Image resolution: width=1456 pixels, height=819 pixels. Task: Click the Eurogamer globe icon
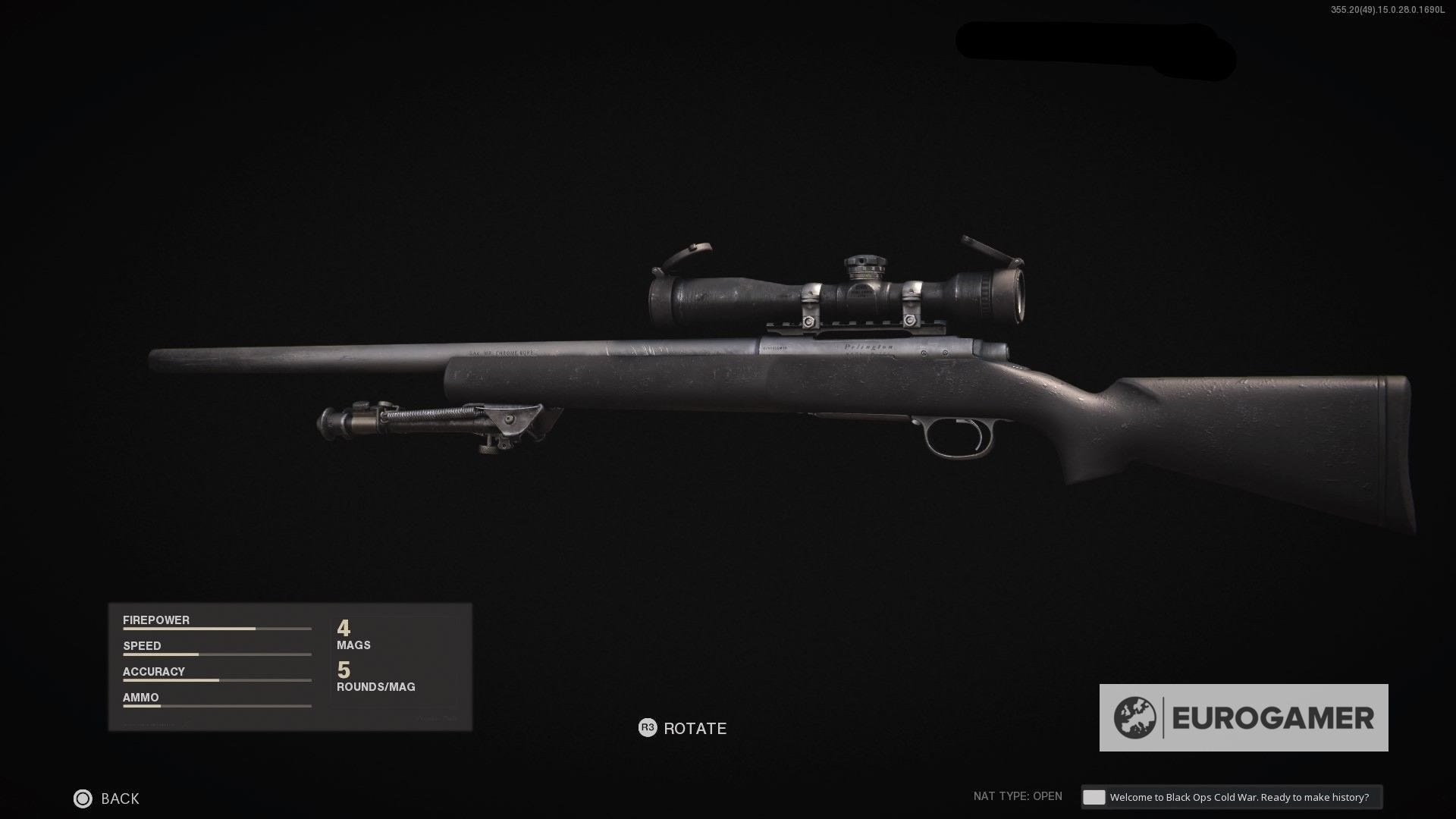click(x=1134, y=716)
